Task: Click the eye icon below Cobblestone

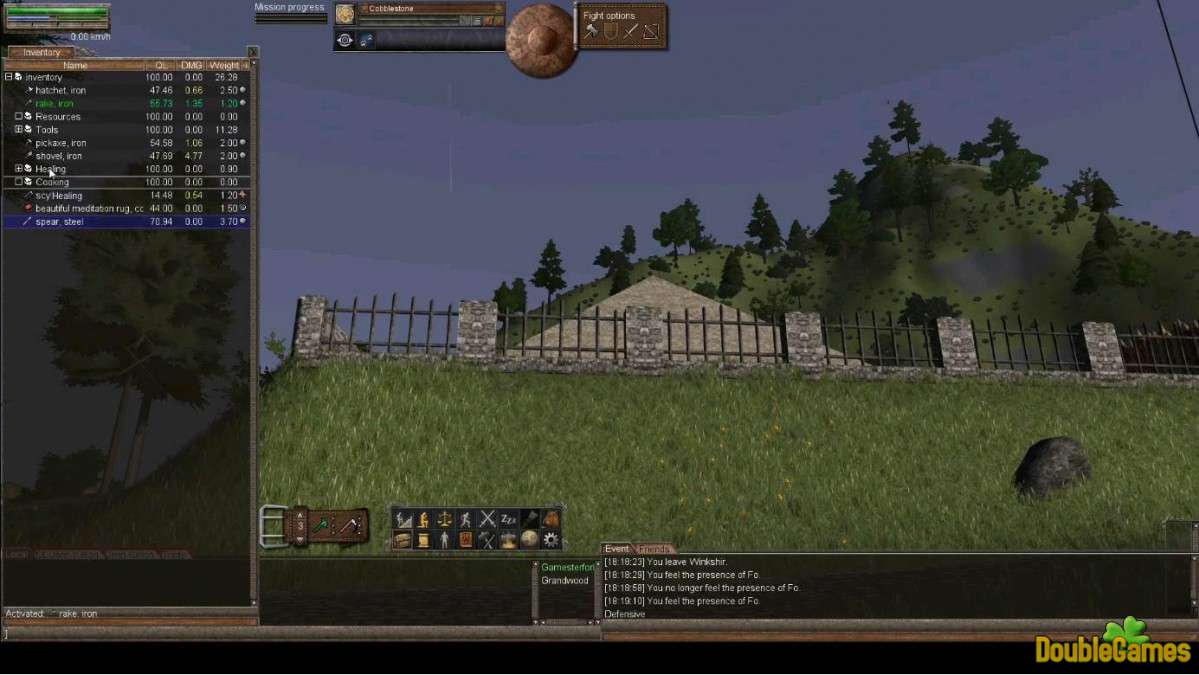Action: 345,40
